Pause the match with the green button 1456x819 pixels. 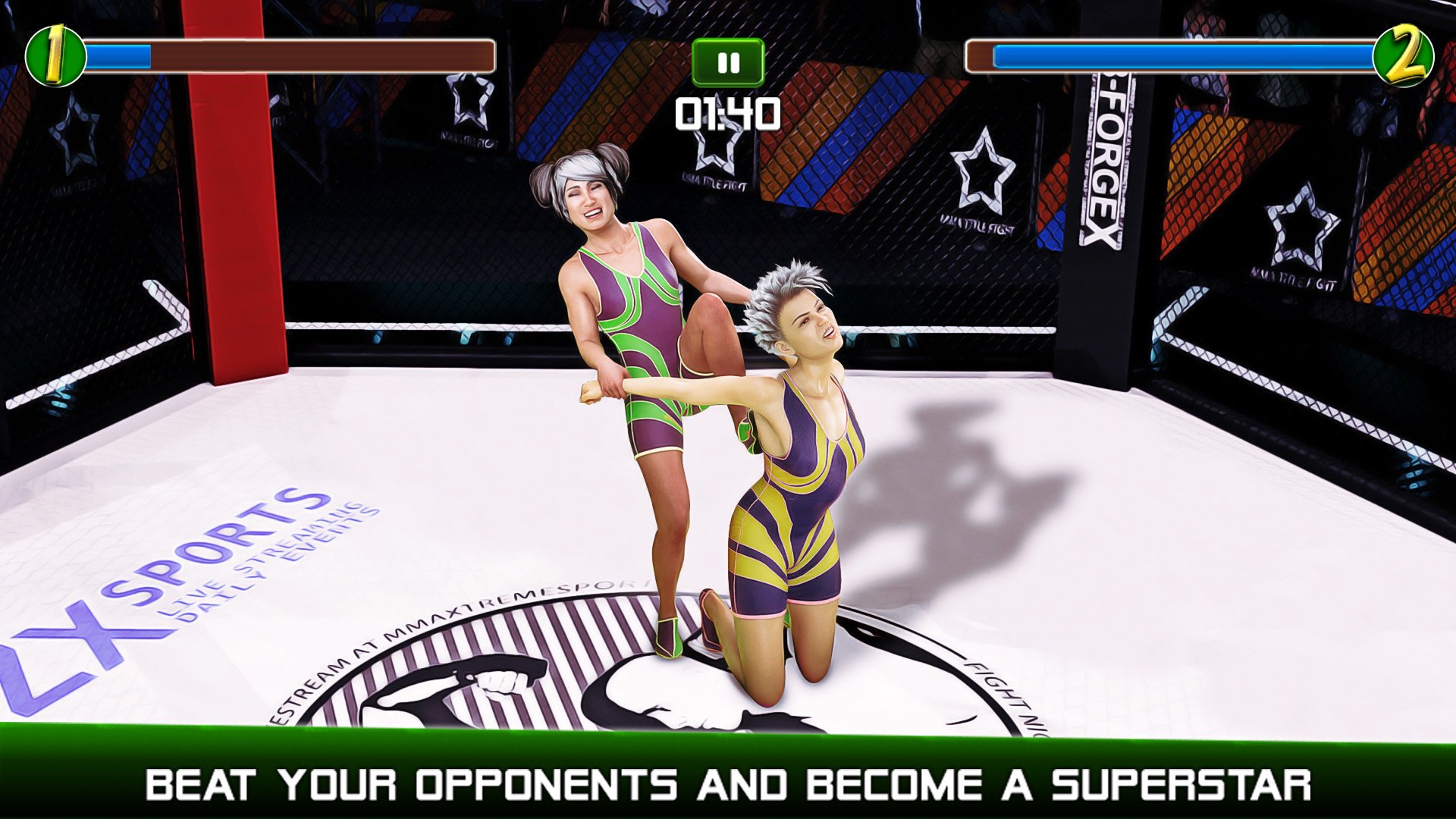[x=727, y=63]
